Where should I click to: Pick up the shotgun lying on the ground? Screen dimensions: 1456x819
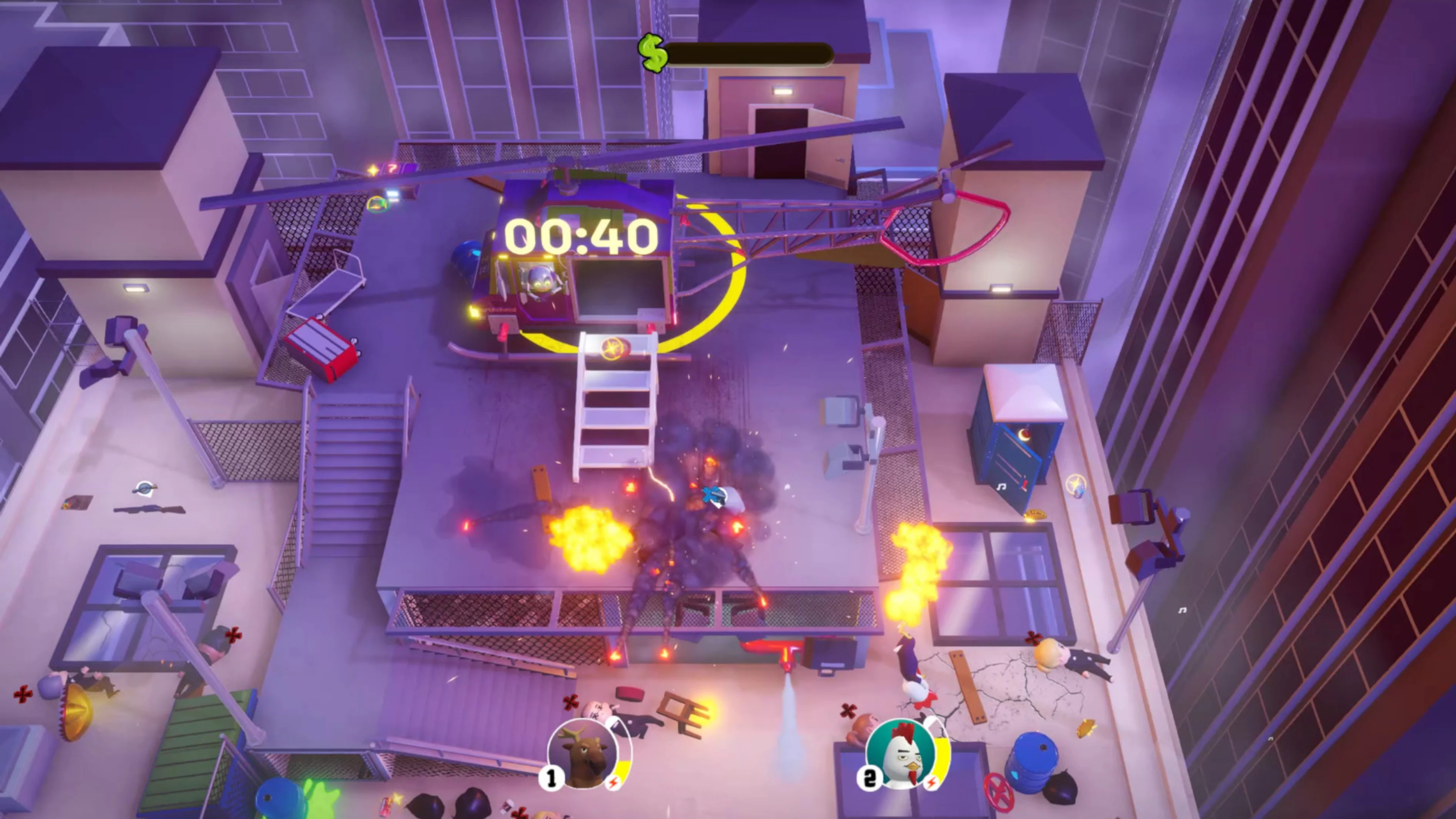tap(150, 509)
